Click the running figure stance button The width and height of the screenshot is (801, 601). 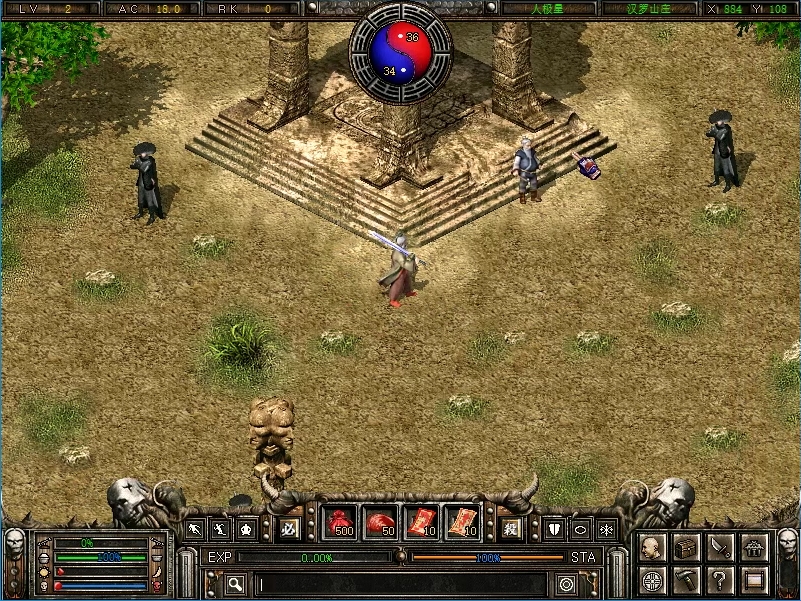194,528
